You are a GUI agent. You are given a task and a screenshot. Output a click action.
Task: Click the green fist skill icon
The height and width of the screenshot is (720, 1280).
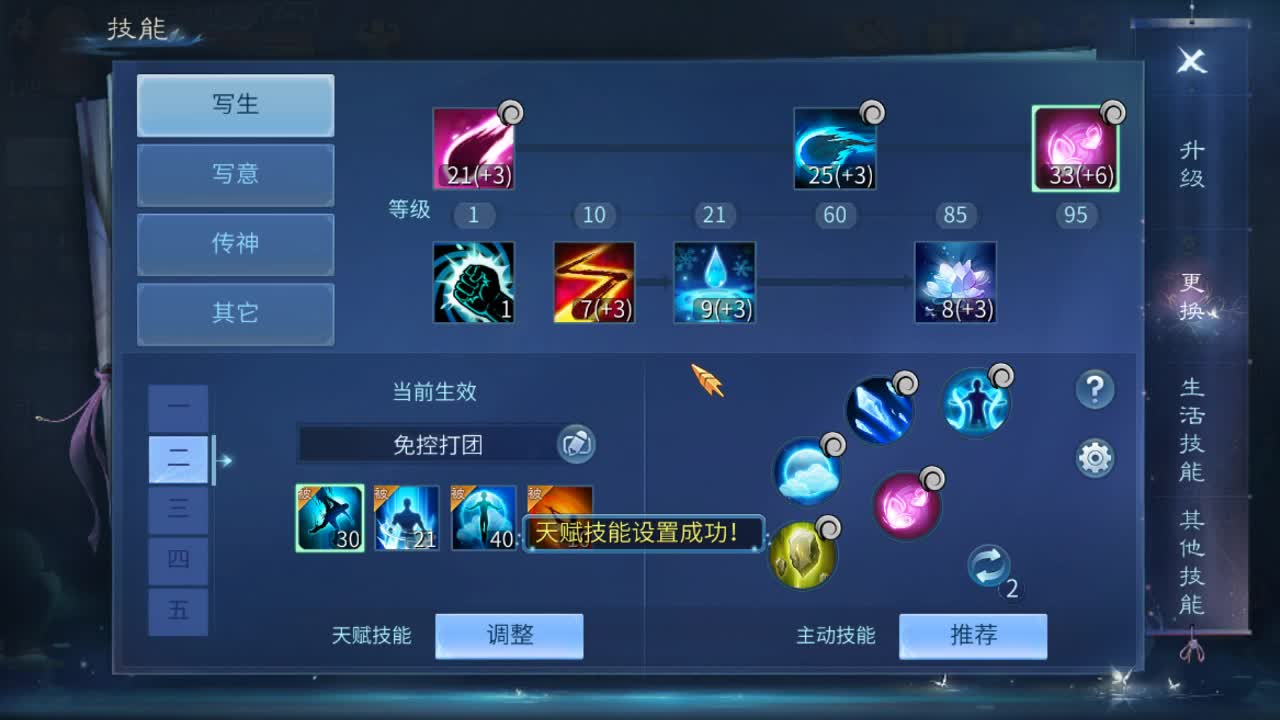click(x=472, y=283)
